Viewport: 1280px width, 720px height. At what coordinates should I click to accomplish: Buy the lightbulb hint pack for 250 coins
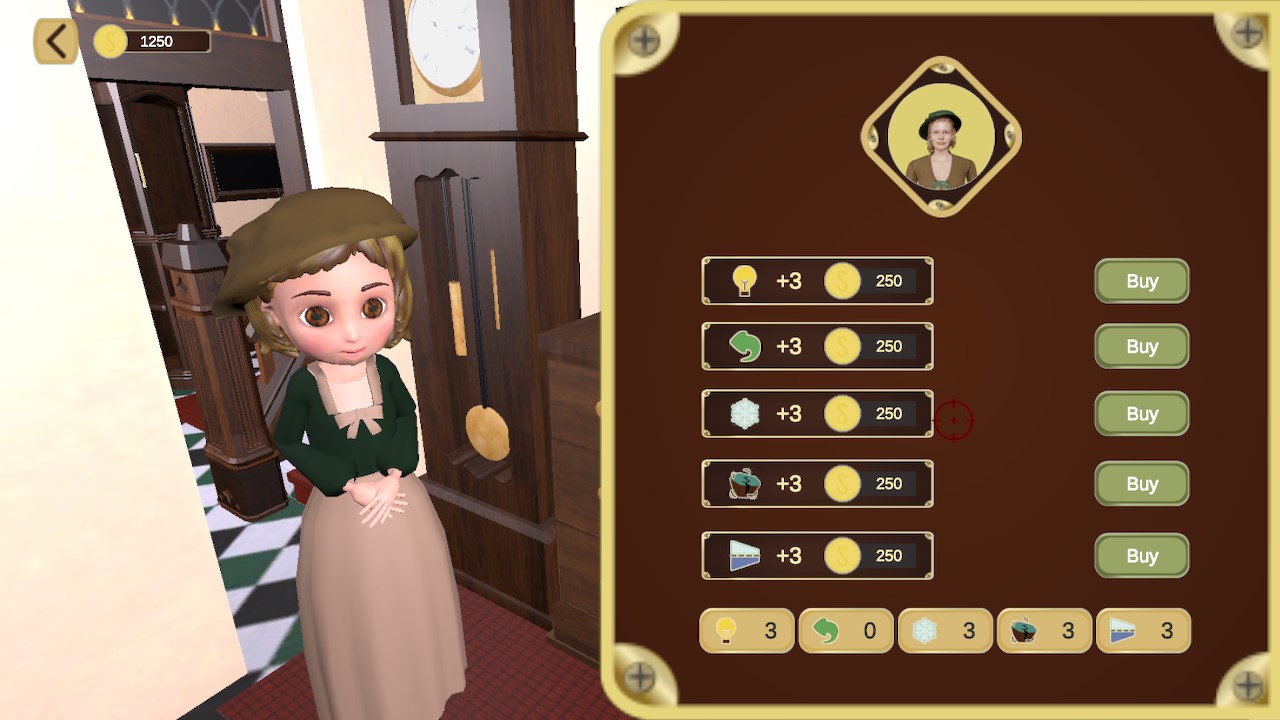pos(1141,281)
